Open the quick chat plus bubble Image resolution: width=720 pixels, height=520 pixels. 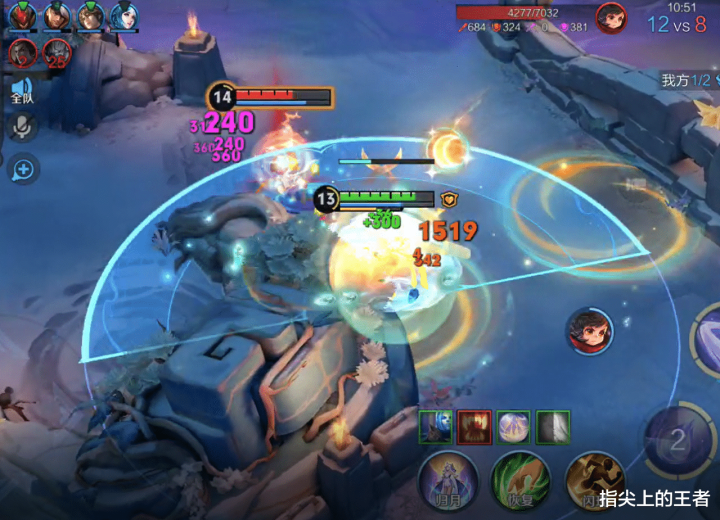pos(22,169)
